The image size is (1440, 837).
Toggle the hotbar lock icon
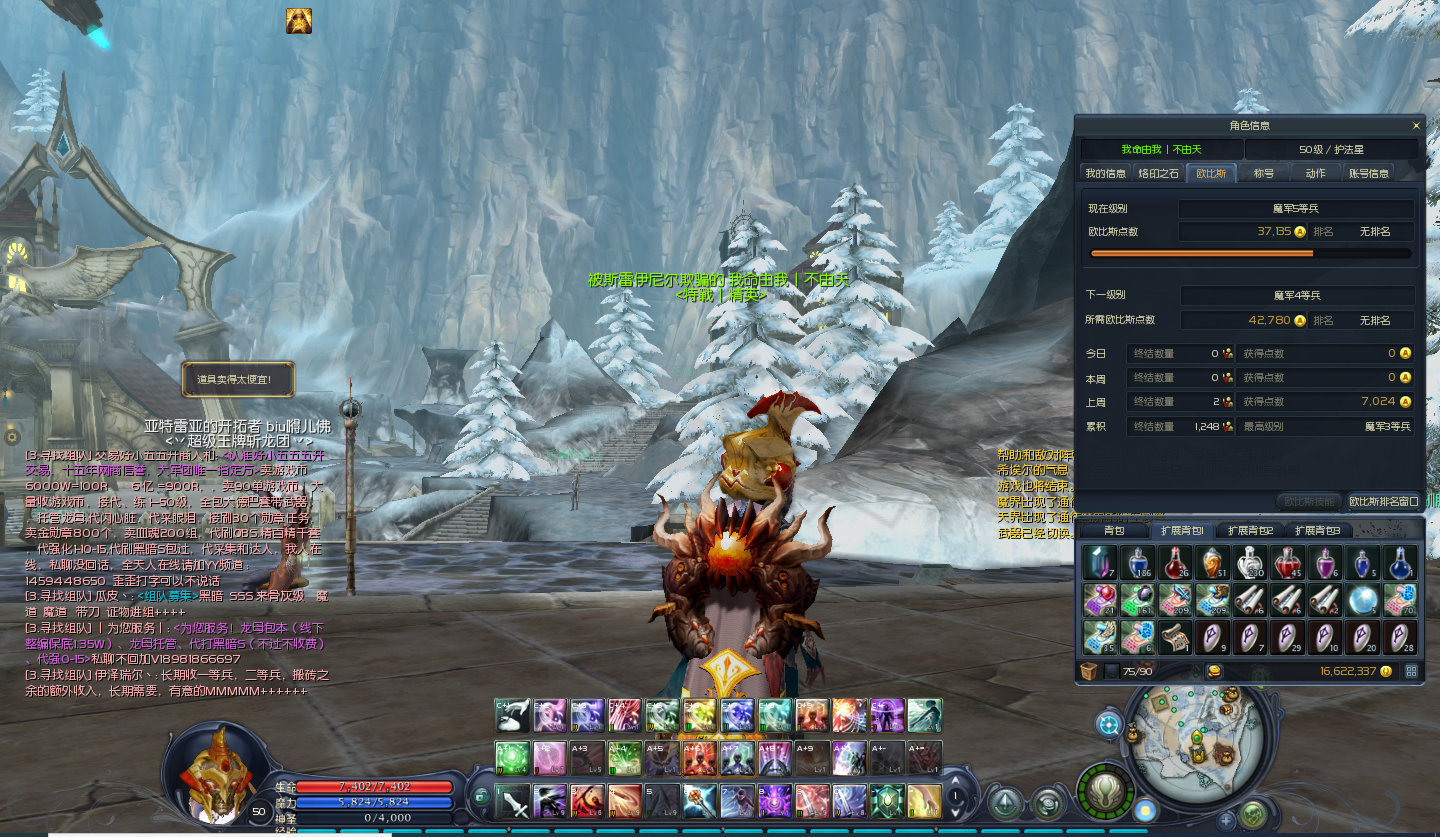pyautogui.click(x=481, y=797)
